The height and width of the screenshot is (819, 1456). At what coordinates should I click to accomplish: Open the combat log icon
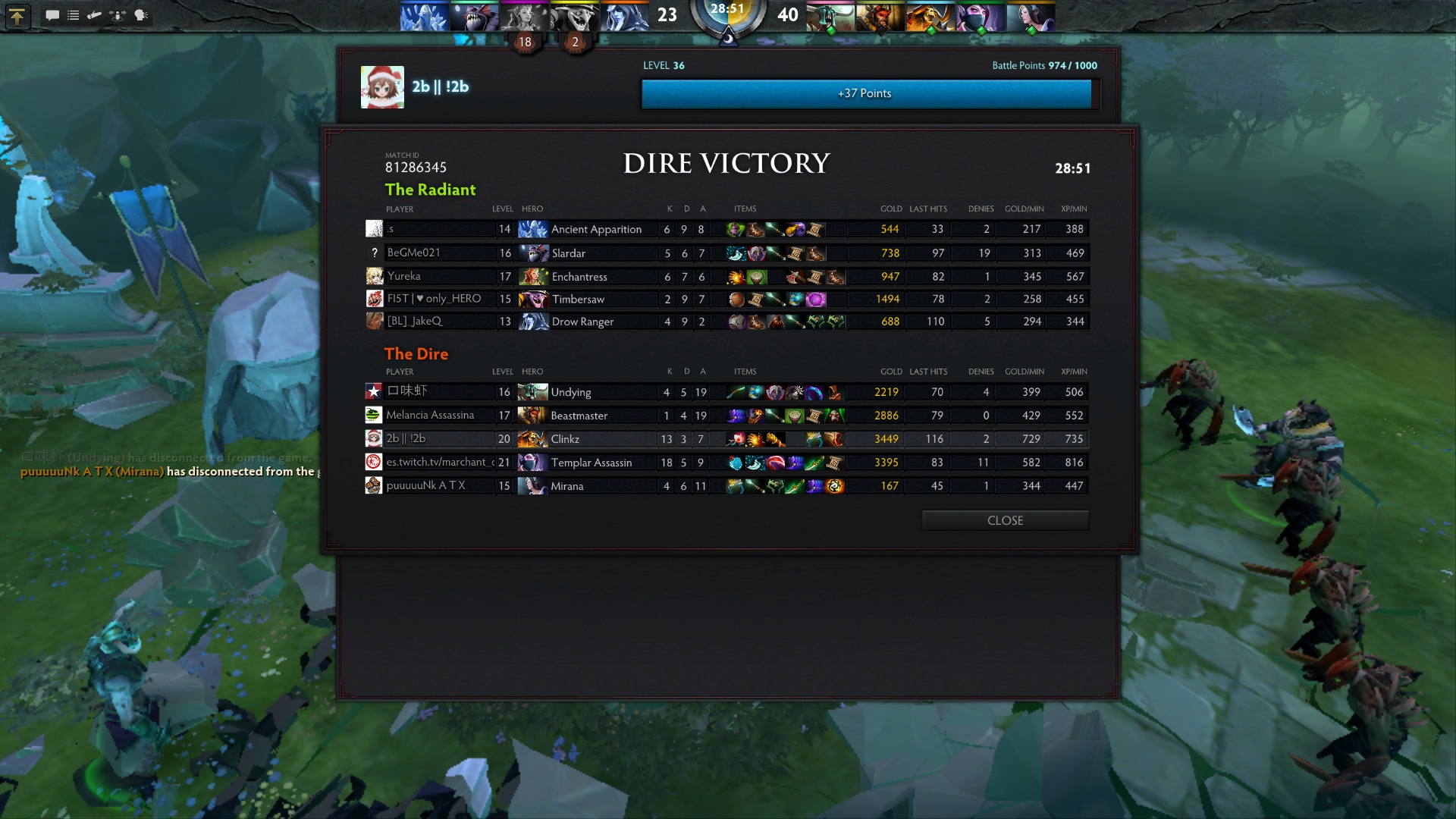tap(95, 15)
